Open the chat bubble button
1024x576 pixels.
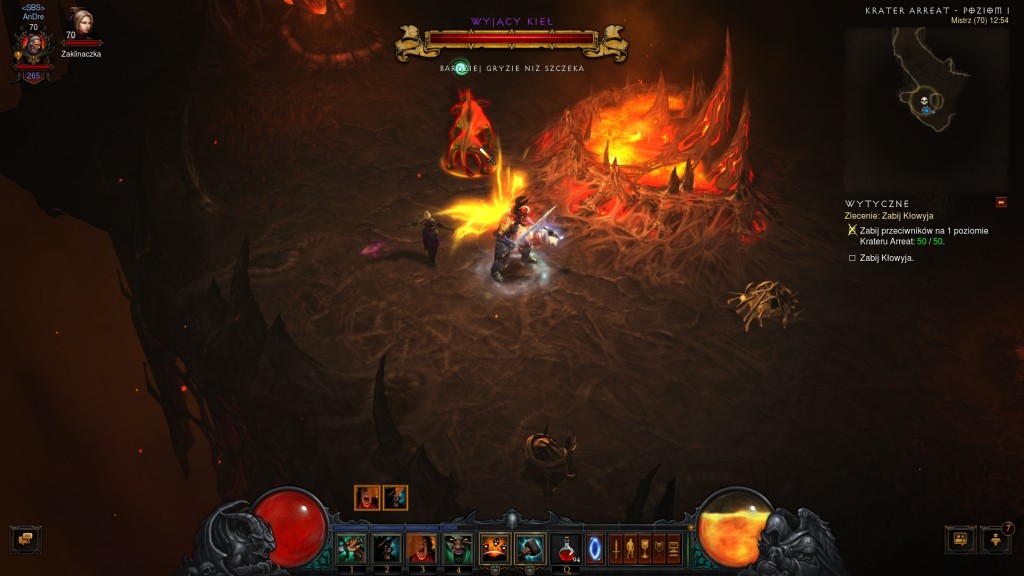click(x=26, y=540)
